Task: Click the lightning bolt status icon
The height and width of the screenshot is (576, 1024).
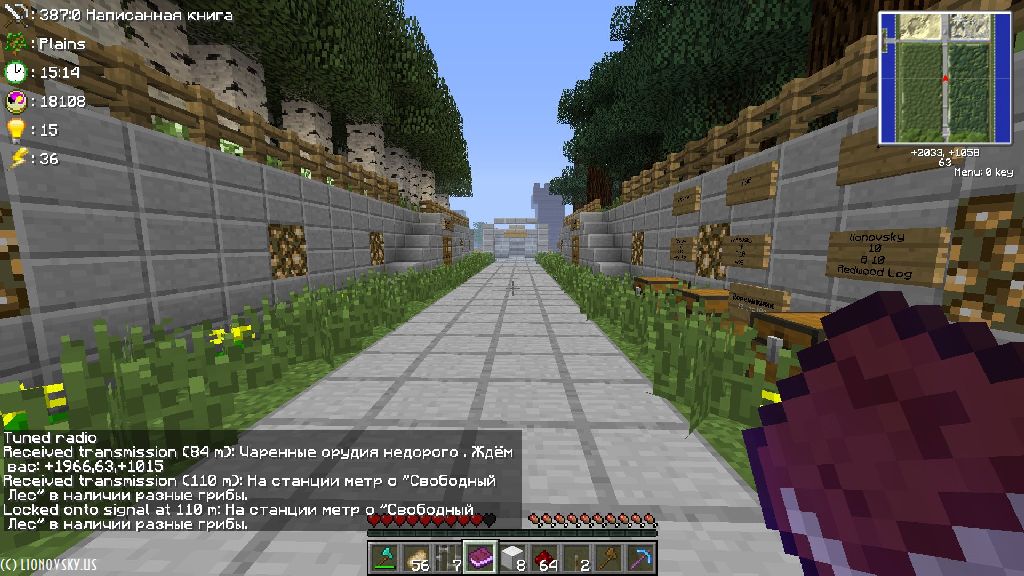Action: pos(15,158)
